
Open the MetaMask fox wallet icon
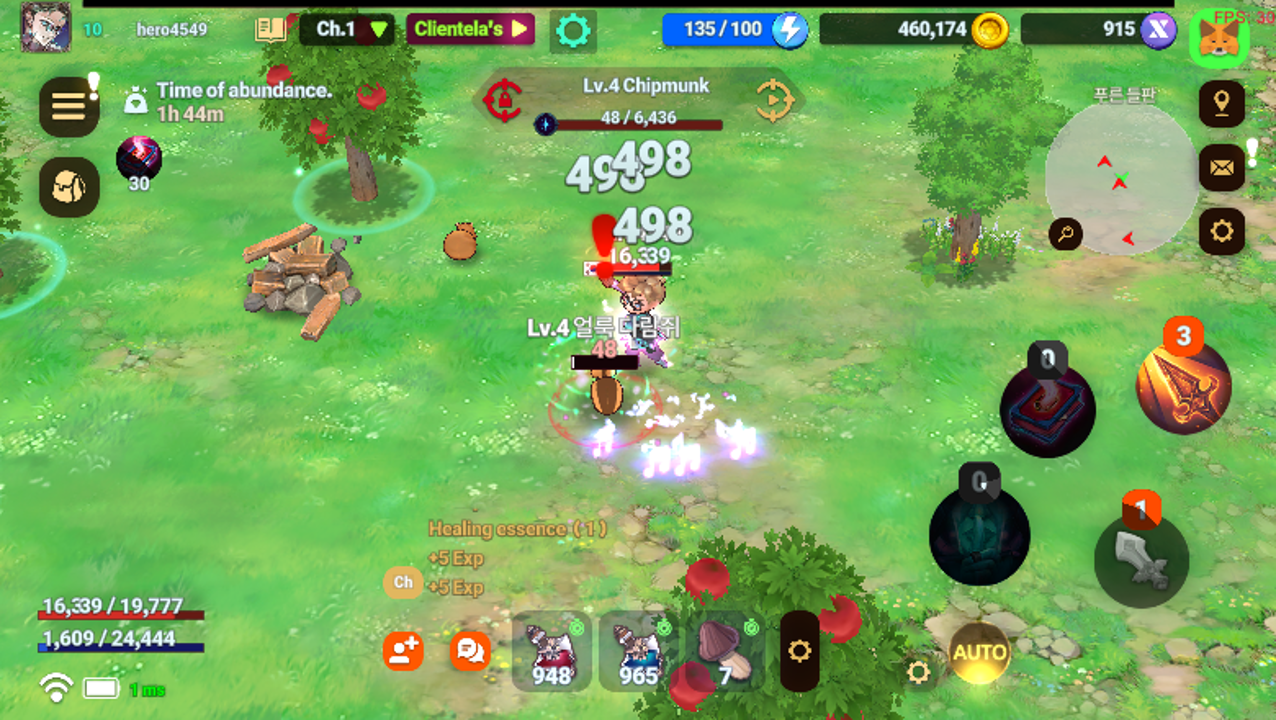pyautogui.click(x=1219, y=37)
